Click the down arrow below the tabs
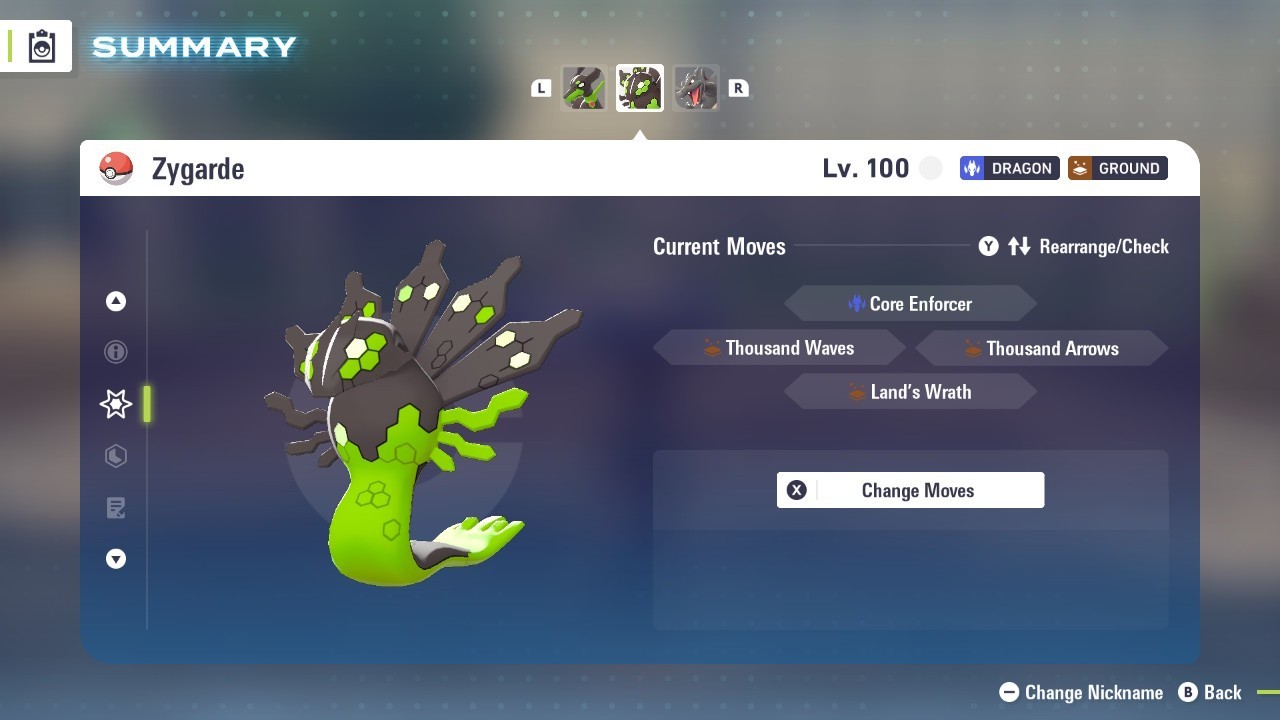The height and width of the screenshot is (720, 1280). click(x=116, y=559)
